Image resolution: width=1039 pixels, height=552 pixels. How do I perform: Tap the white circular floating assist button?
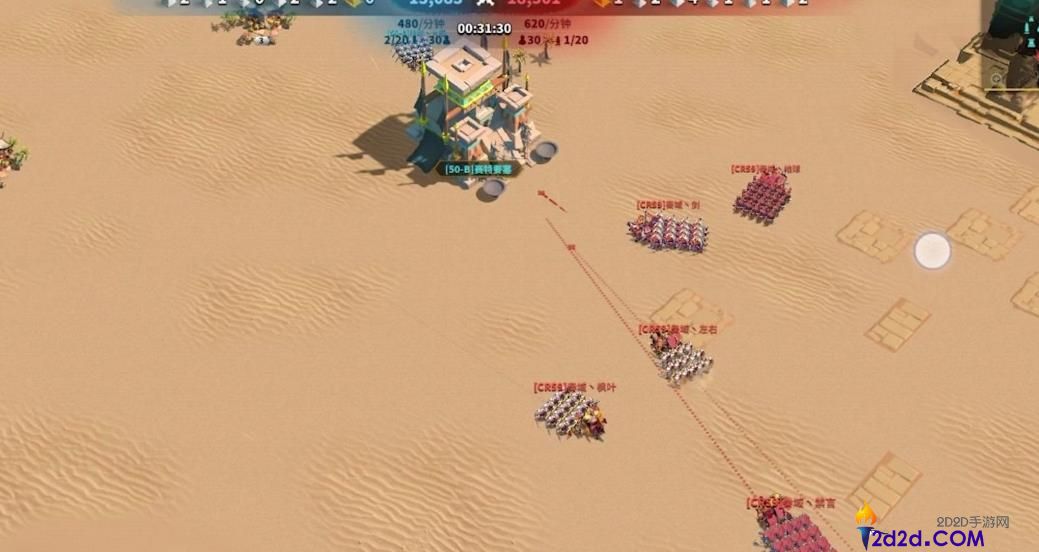(x=932, y=251)
